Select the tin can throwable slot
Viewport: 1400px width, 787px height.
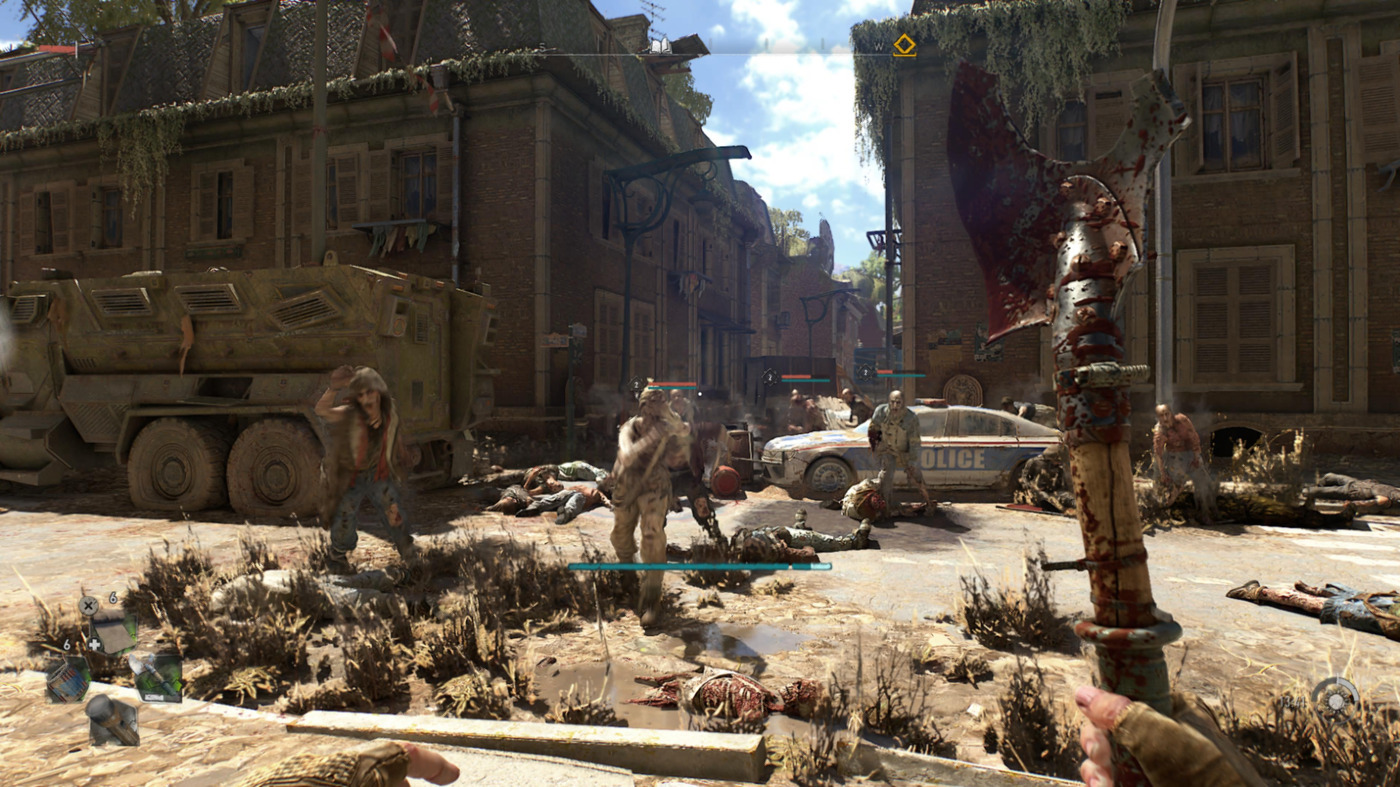coord(67,679)
